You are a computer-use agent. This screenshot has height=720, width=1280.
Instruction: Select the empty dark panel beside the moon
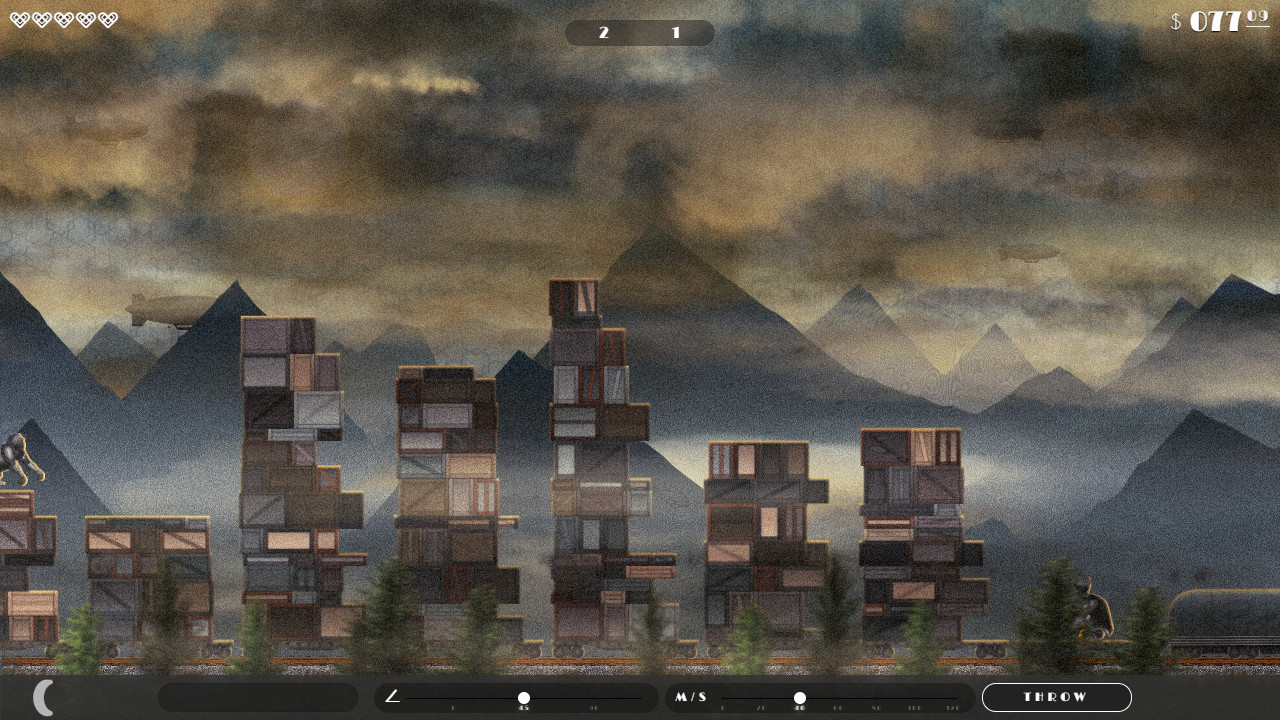click(258, 697)
